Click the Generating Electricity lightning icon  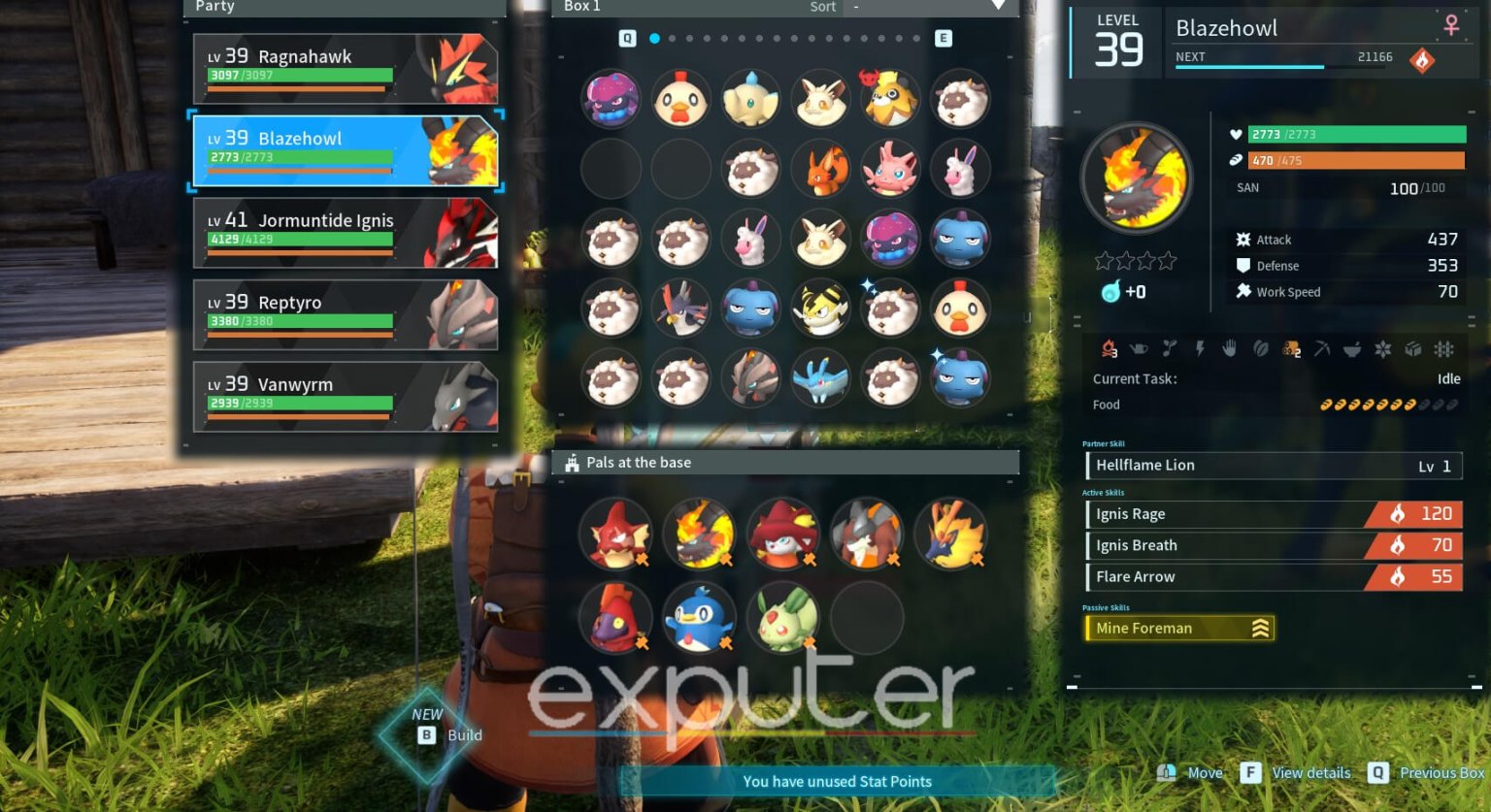(x=1200, y=349)
